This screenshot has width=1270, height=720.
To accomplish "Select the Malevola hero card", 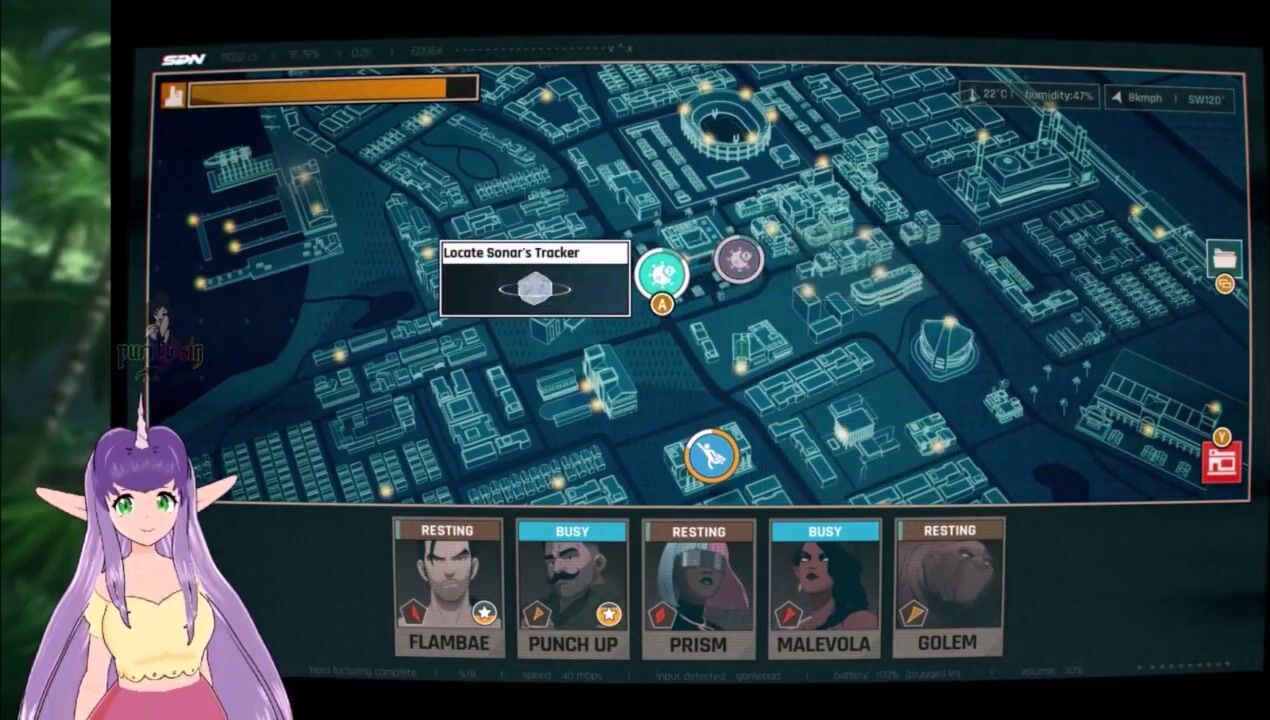I will (824, 588).
